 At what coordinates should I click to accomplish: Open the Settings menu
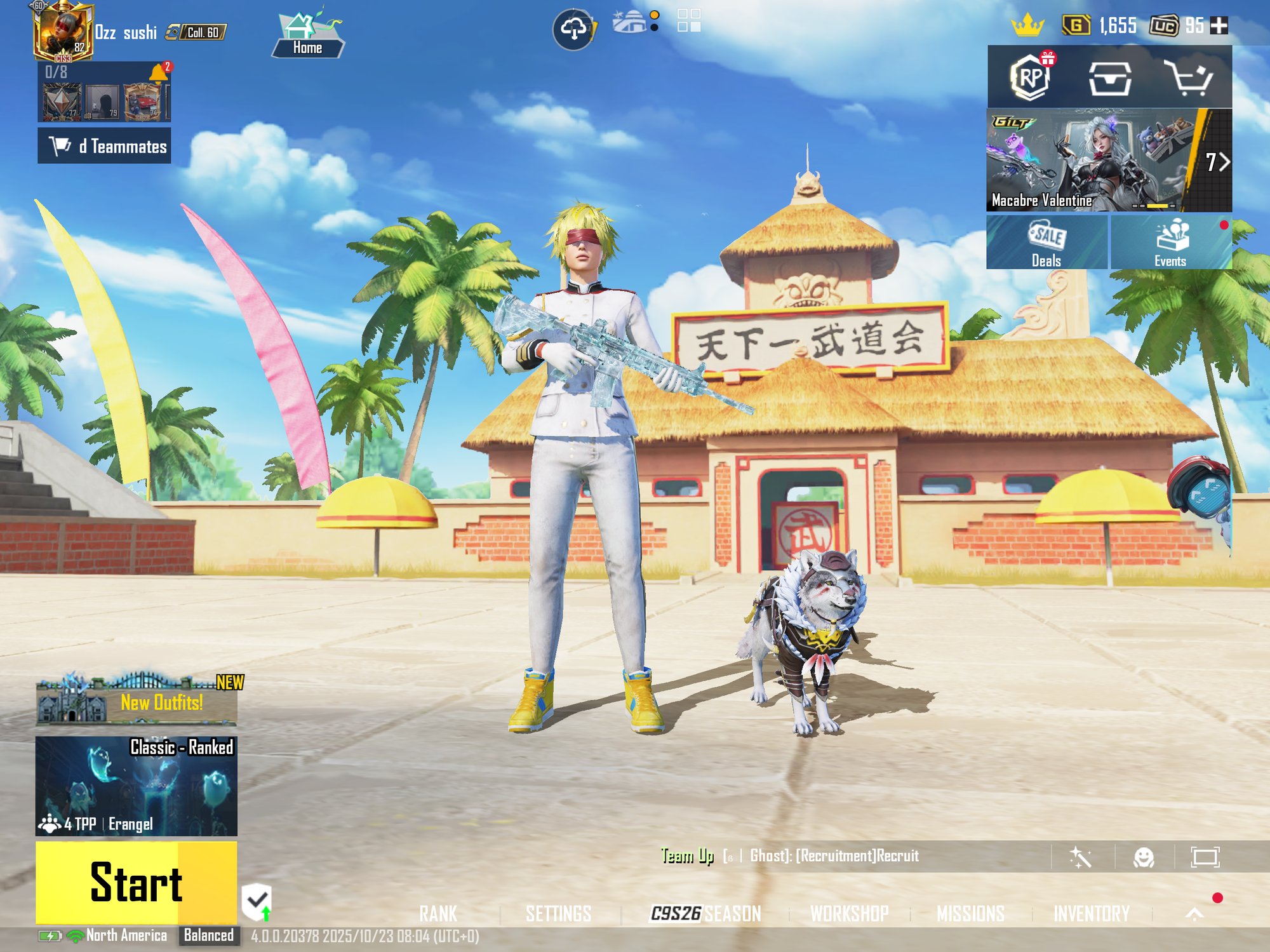point(558,914)
